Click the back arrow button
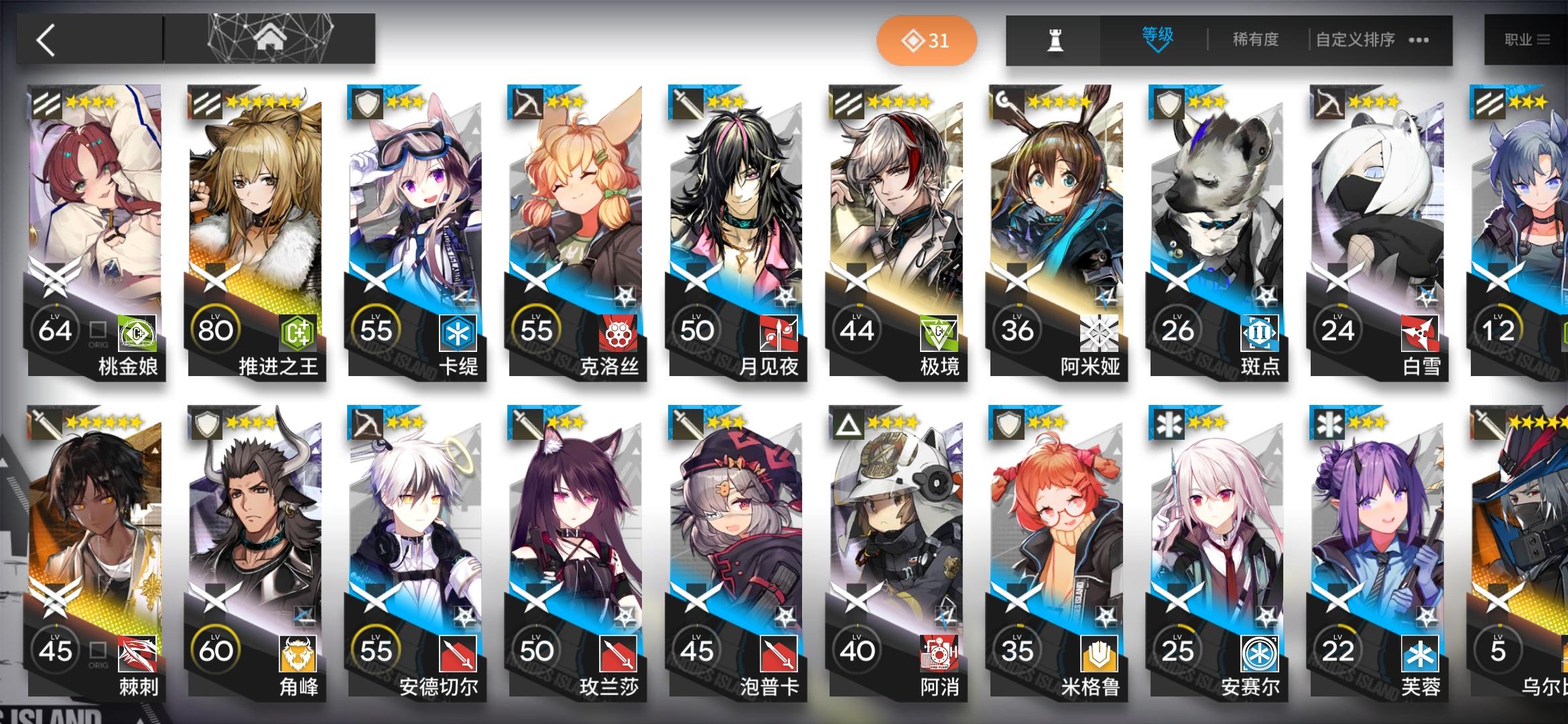The image size is (1568, 724). 44,38
